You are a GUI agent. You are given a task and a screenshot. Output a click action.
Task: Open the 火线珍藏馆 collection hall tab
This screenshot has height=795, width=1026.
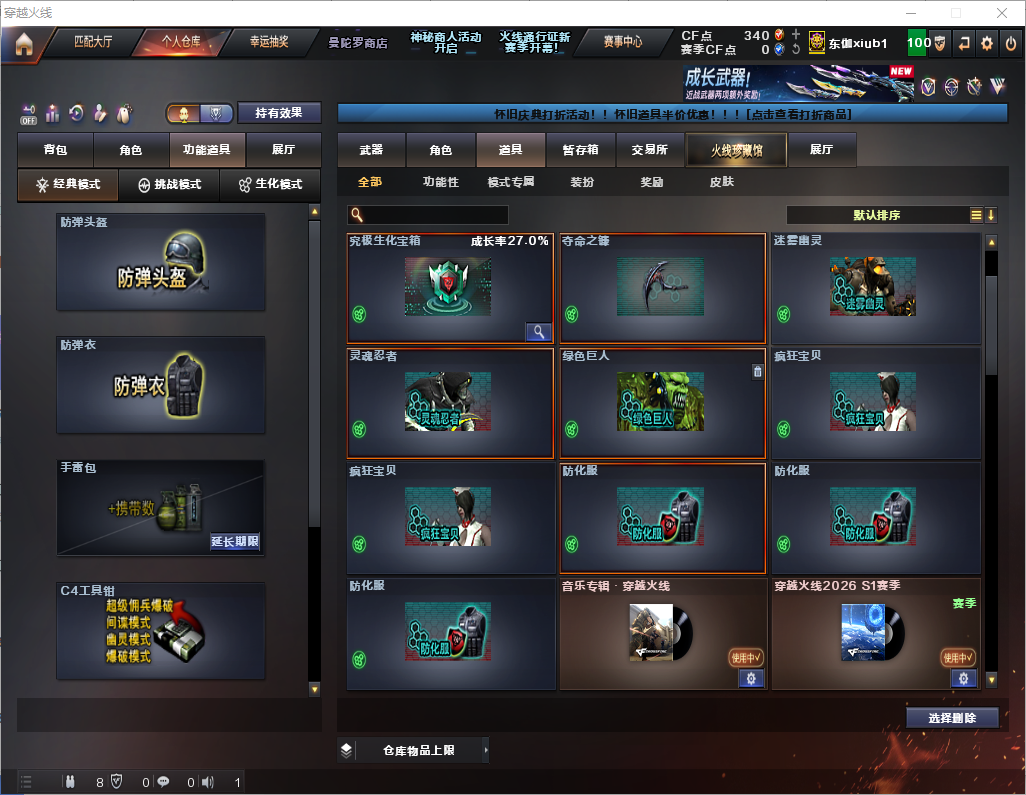point(736,150)
